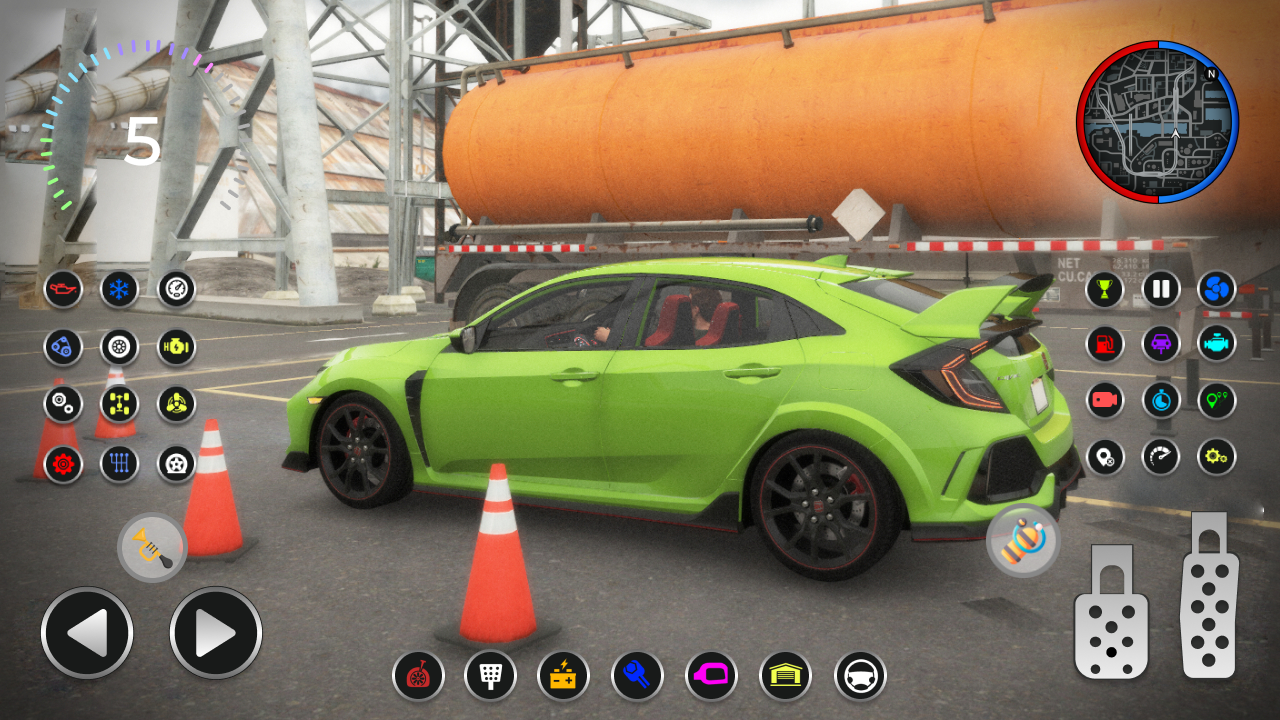This screenshot has height=720, width=1280.
Task: Pause the game with the pause icon
Action: [x=1161, y=289]
